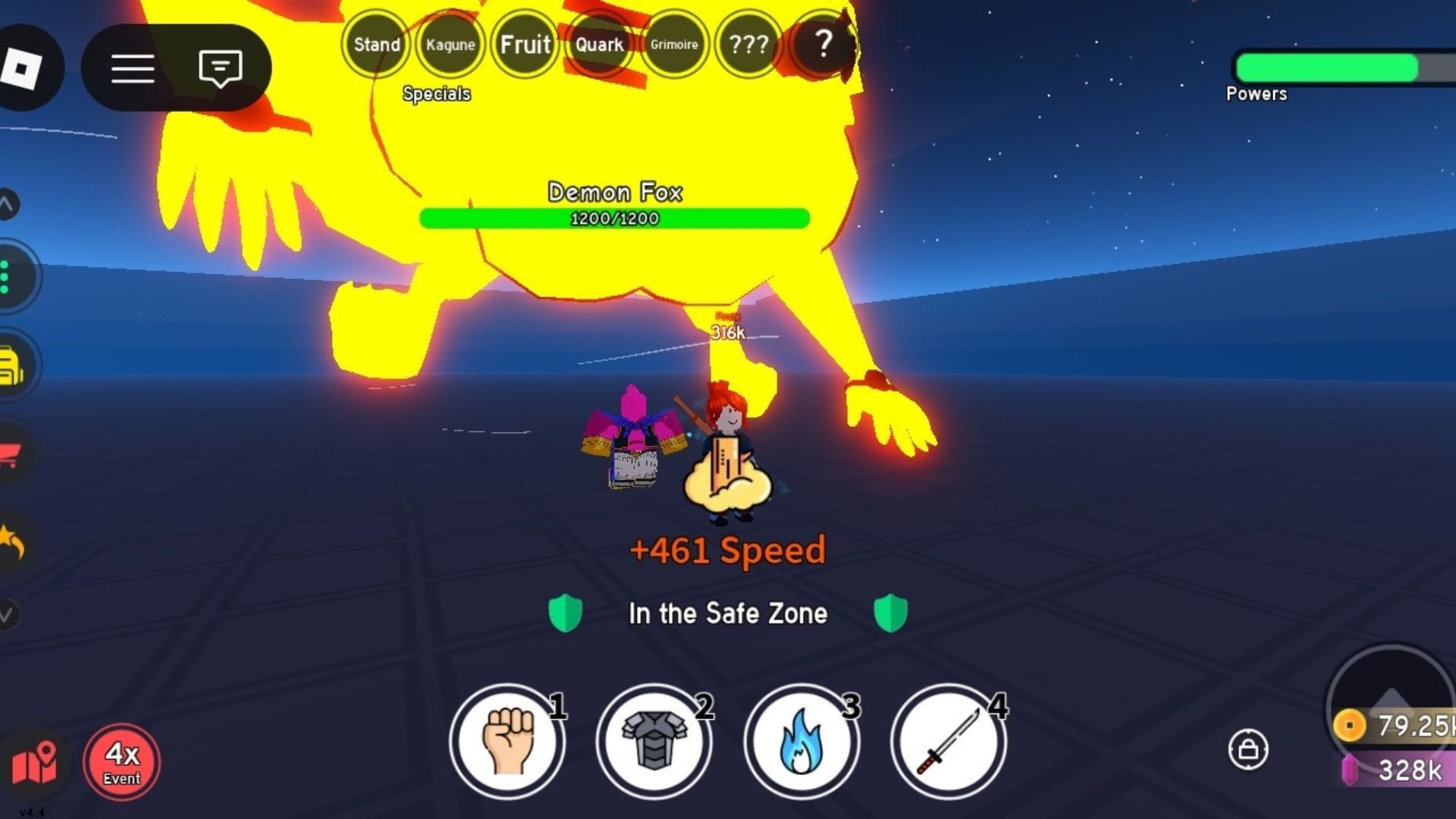Activate the blue flame ability in slot 3
This screenshot has width=1456, height=819.
[802, 742]
